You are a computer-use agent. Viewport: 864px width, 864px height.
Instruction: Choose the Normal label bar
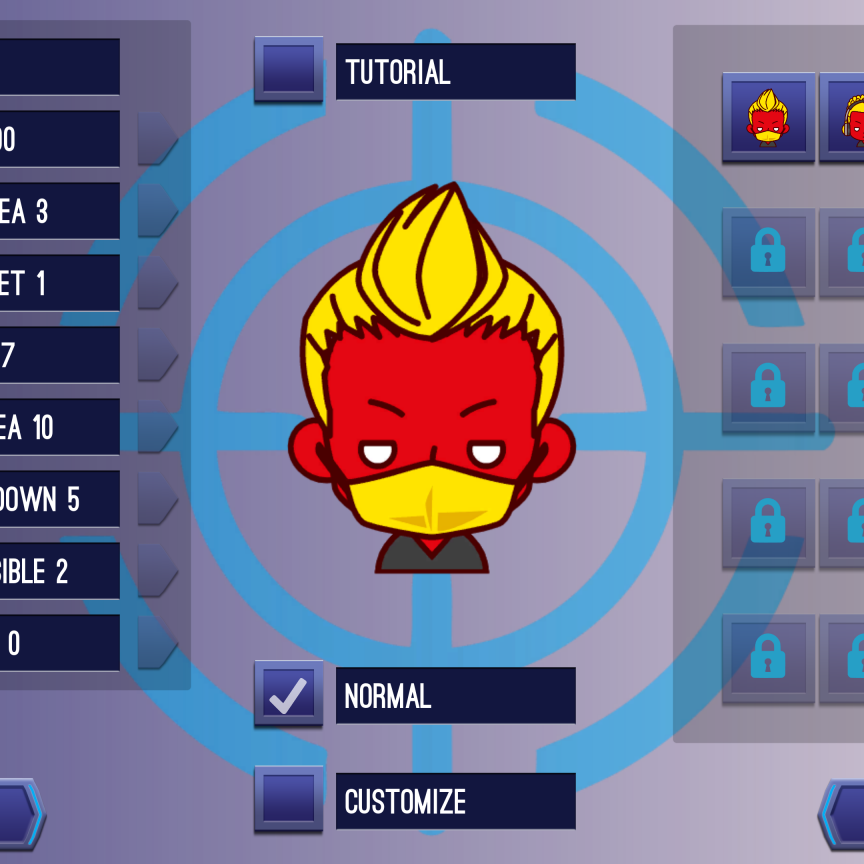(455, 696)
